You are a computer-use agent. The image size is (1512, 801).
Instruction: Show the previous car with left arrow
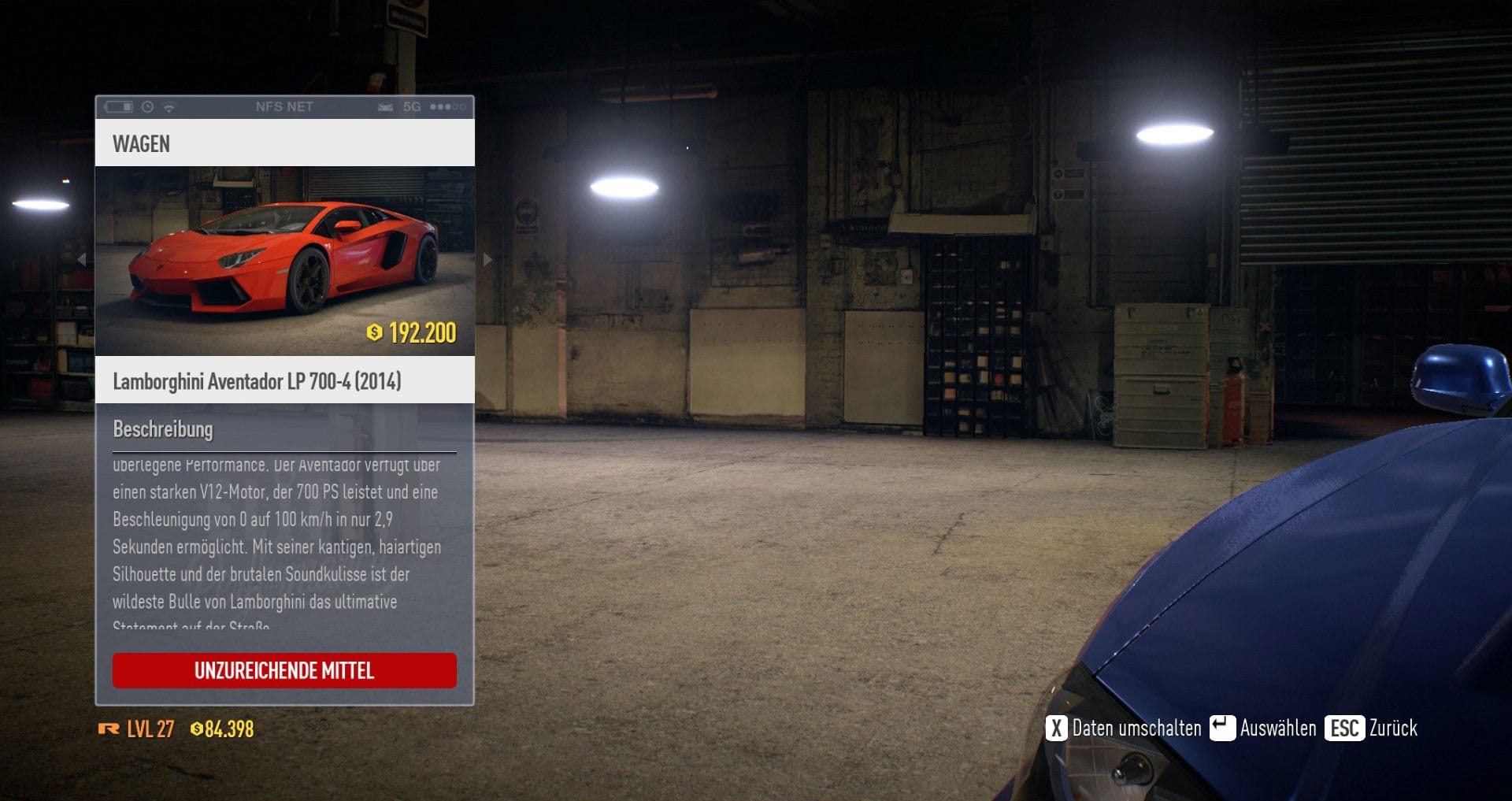pos(82,259)
